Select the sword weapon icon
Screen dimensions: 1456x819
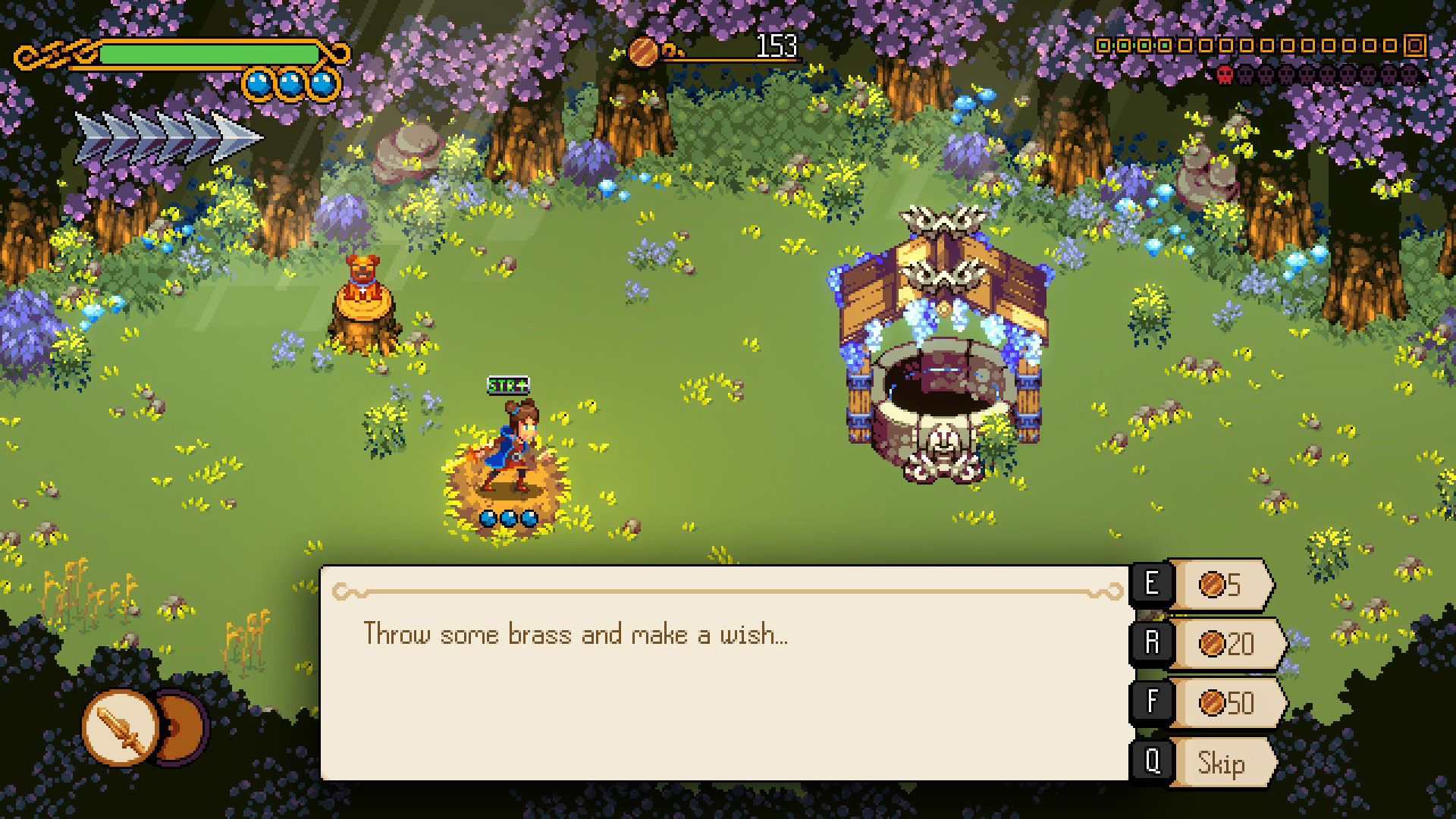[121, 727]
